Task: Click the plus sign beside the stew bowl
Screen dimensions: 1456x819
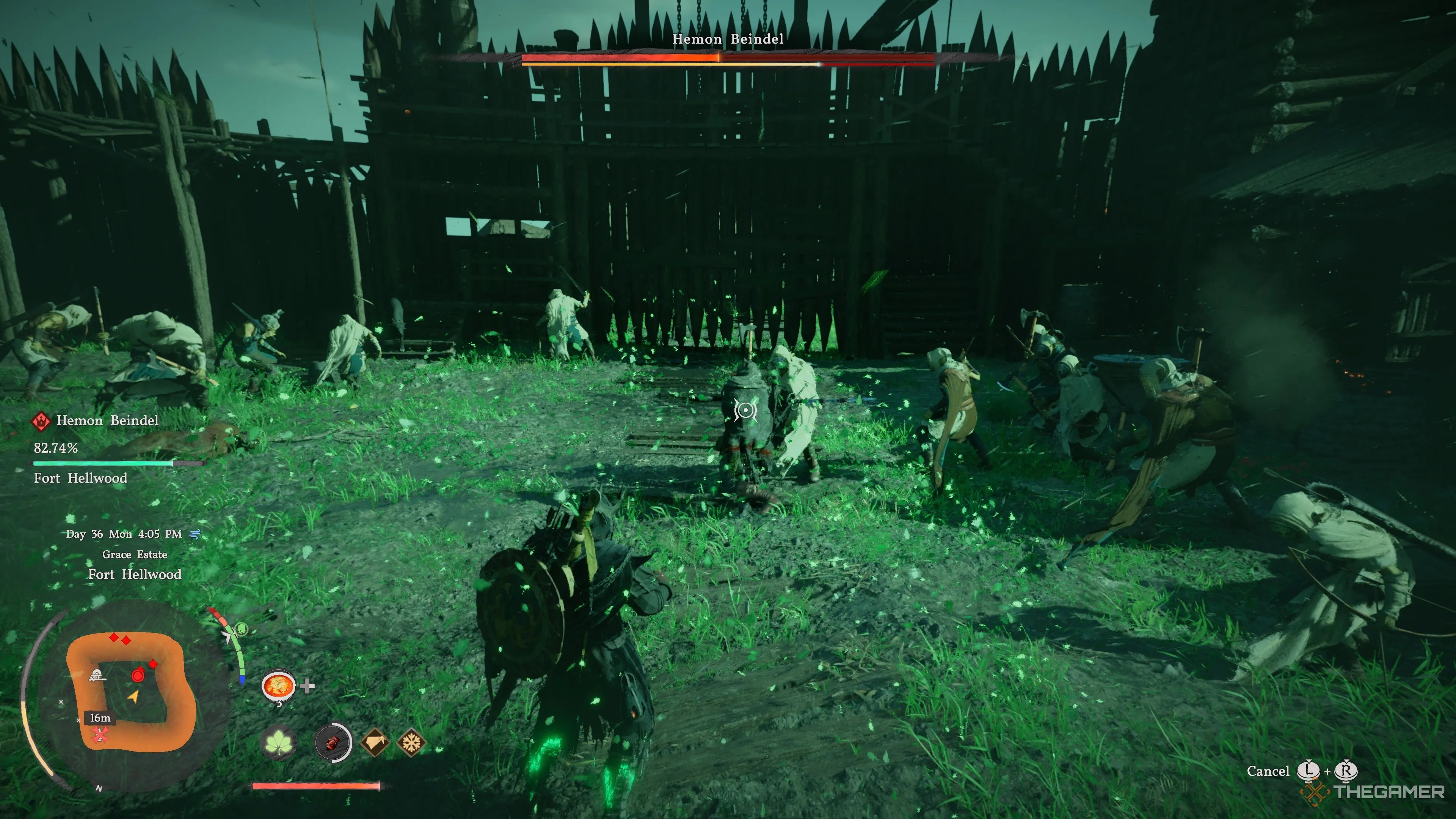Action: (308, 686)
